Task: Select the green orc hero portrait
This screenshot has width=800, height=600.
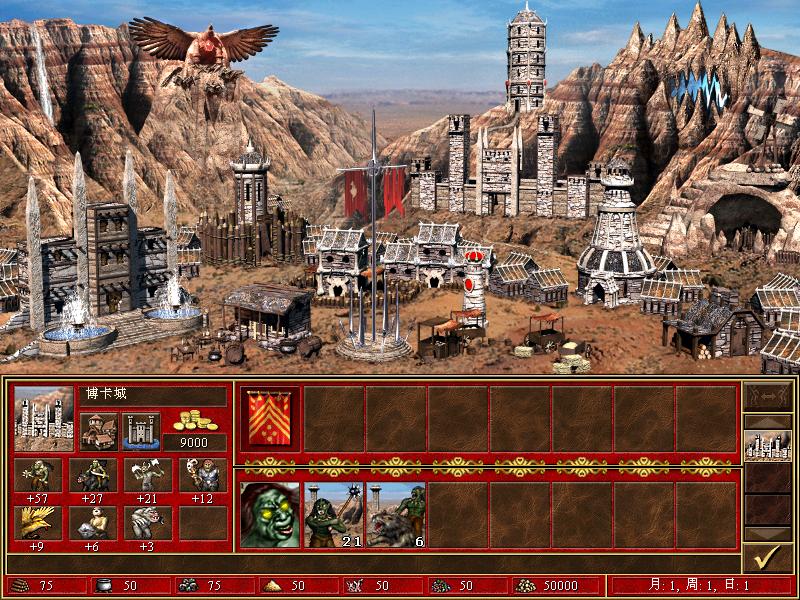Action: click(270, 515)
